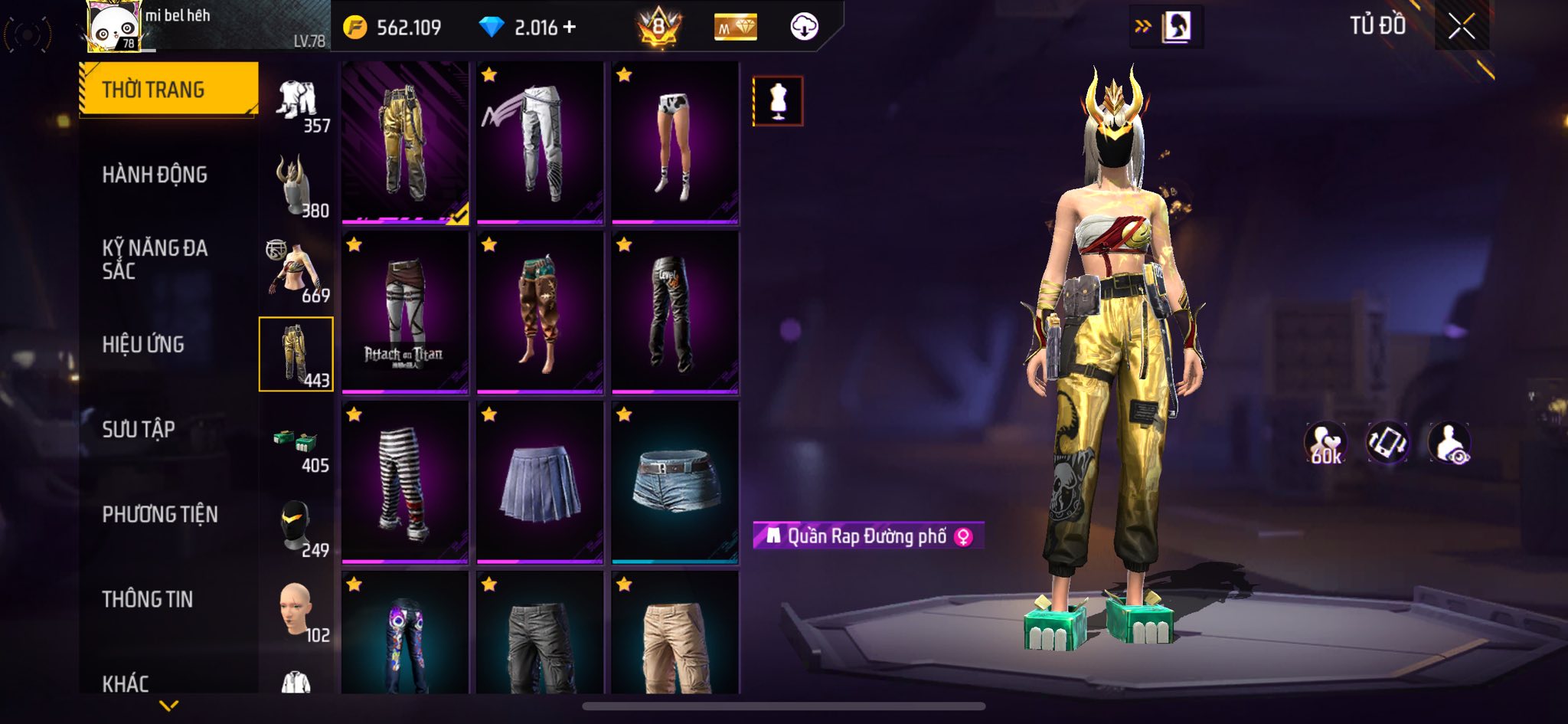Image resolution: width=1568 pixels, height=724 pixels.
Task: Open the character view eye icon
Action: click(x=1449, y=443)
